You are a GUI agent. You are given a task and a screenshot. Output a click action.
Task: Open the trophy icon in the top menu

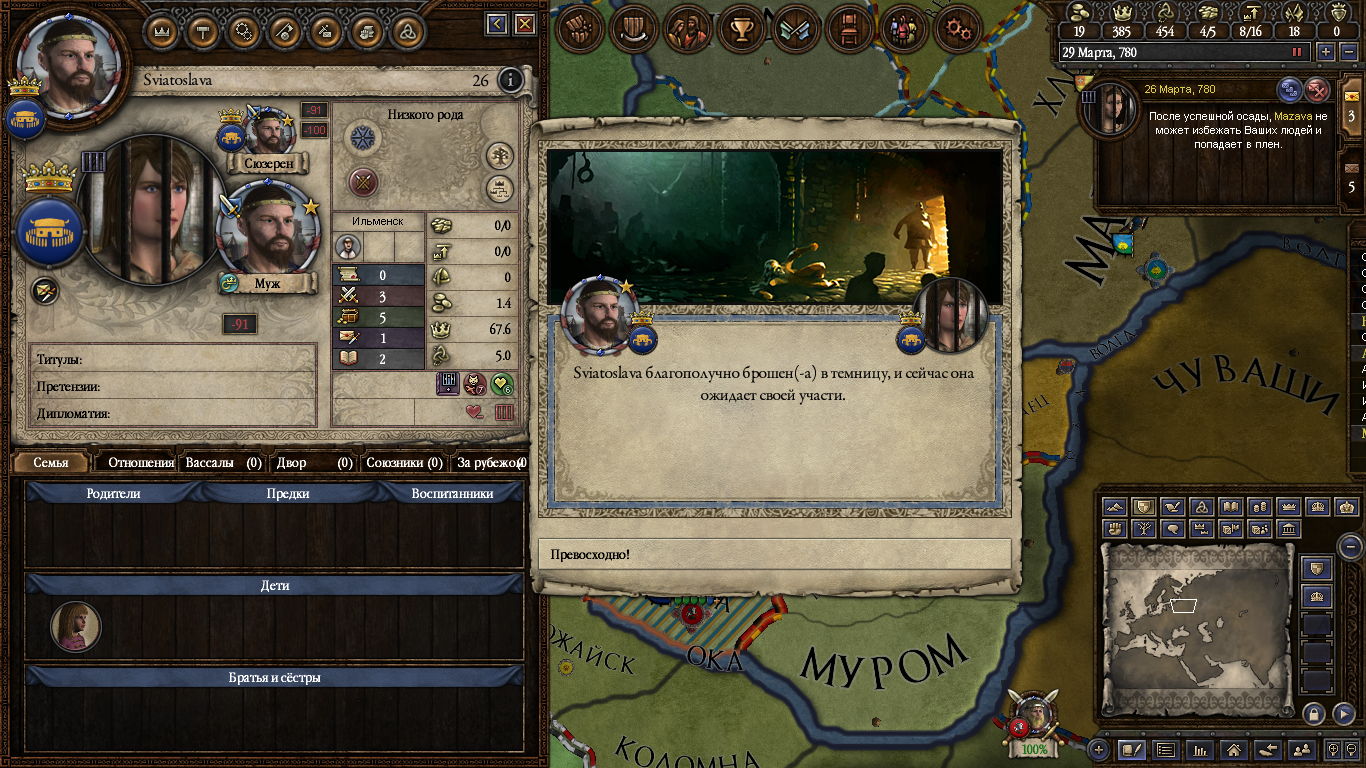click(741, 29)
